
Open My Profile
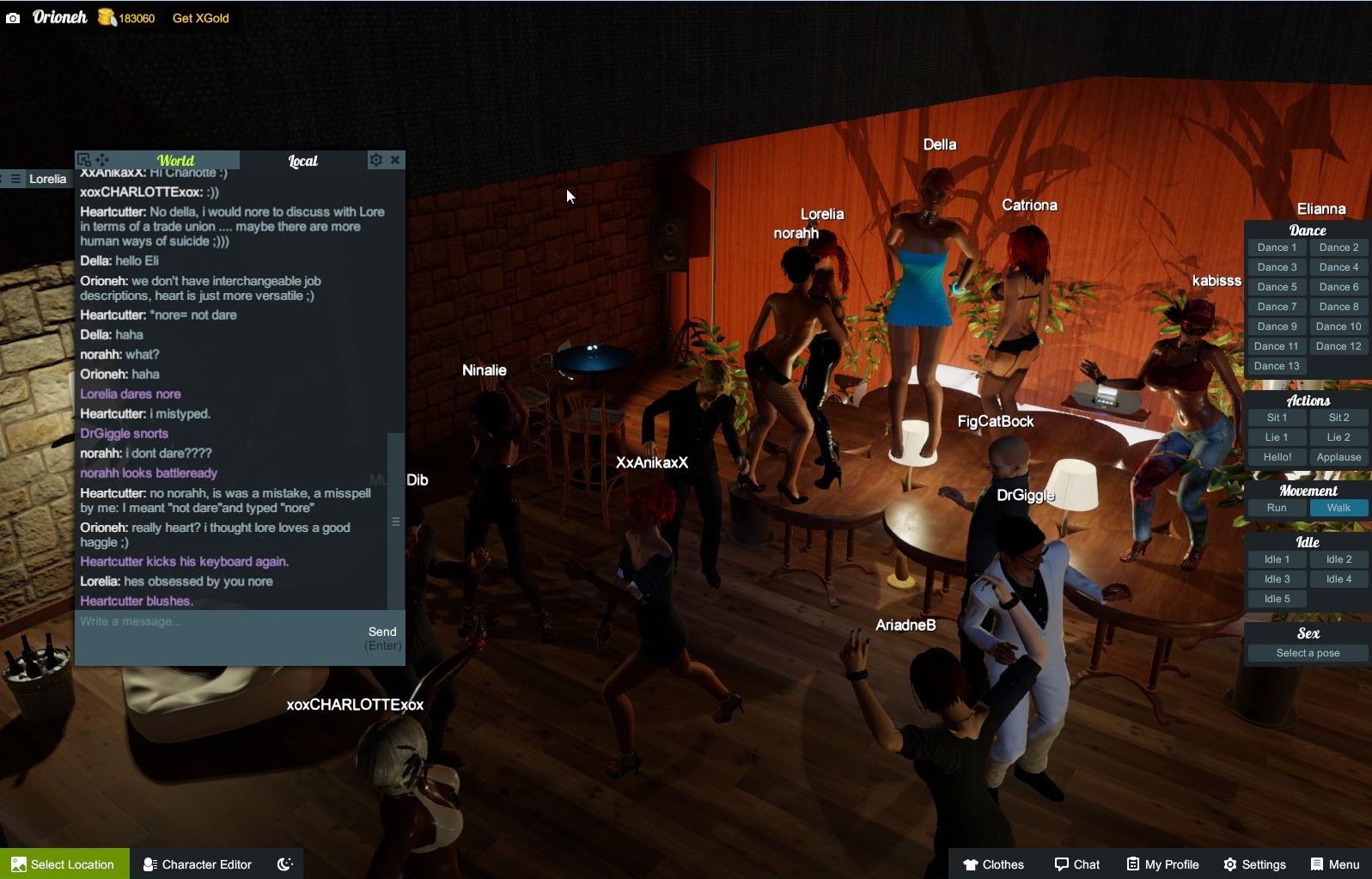[x=1162, y=864]
